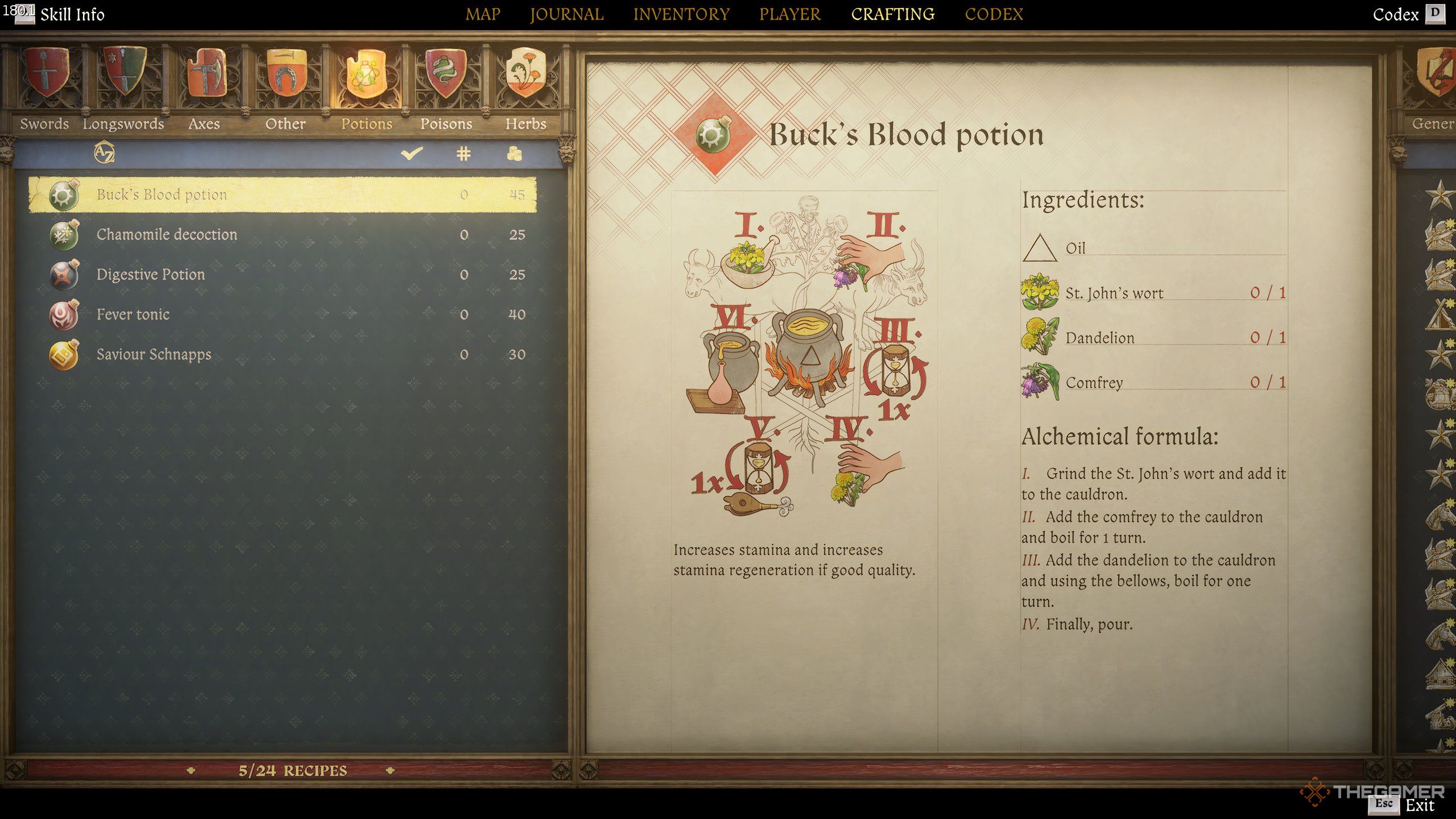Open the CODEX menu item

click(x=994, y=14)
